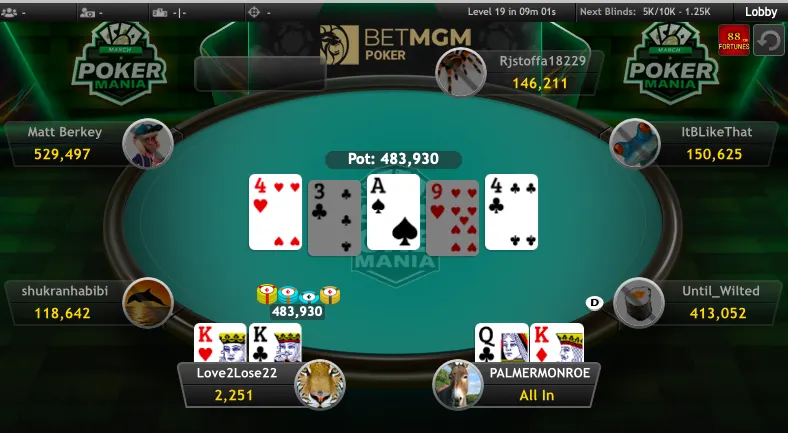The width and height of the screenshot is (788, 433).
Task: Click the circular arrow replay button
Action: (x=769, y=42)
